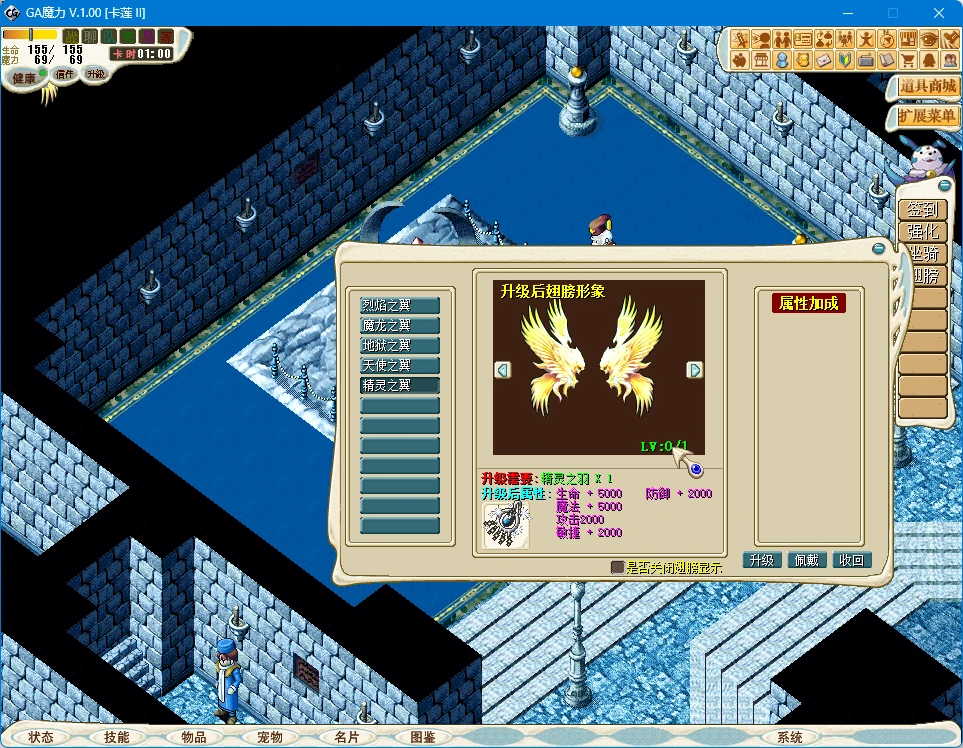
Task: Open the 物品 inventory menu
Action: point(194,737)
